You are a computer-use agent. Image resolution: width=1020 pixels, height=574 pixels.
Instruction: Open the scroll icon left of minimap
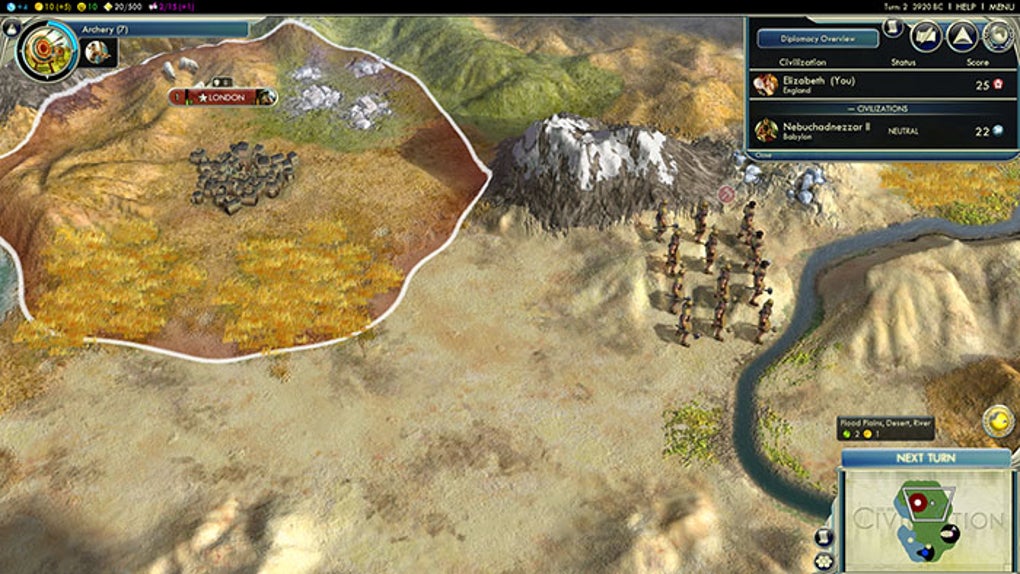(x=825, y=537)
